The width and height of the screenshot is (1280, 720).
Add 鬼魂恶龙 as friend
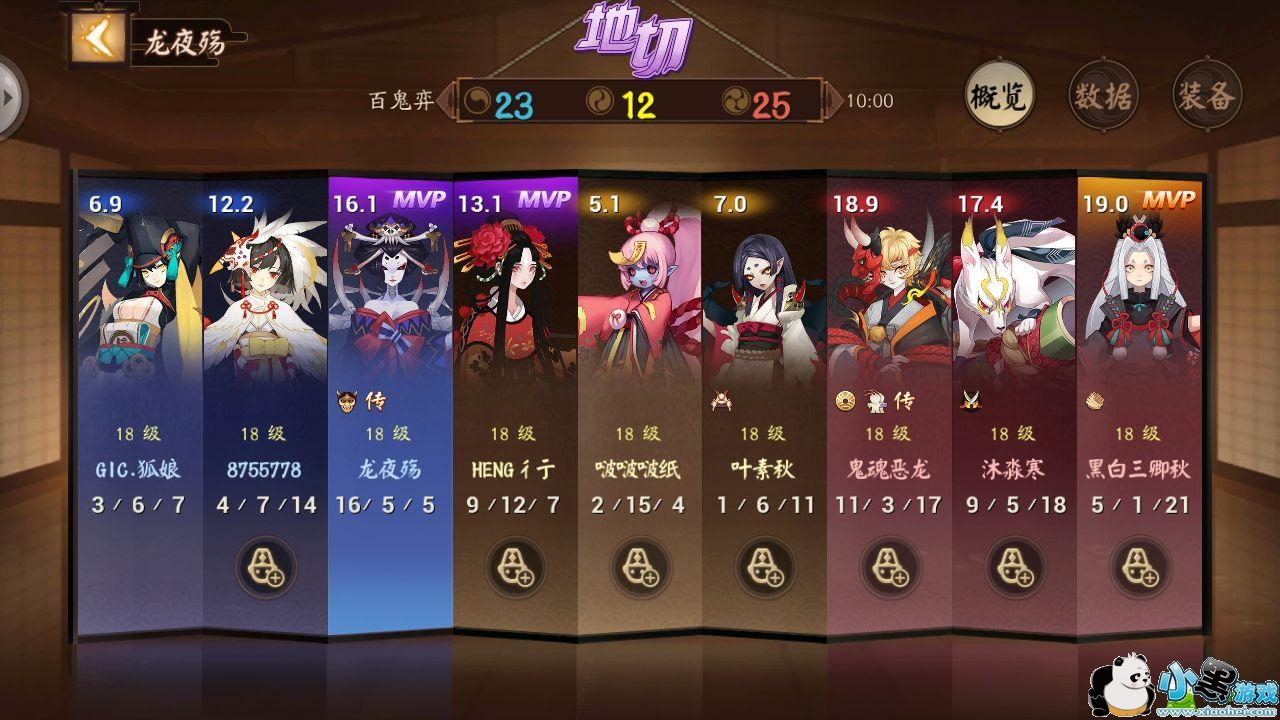click(x=890, y=566)
